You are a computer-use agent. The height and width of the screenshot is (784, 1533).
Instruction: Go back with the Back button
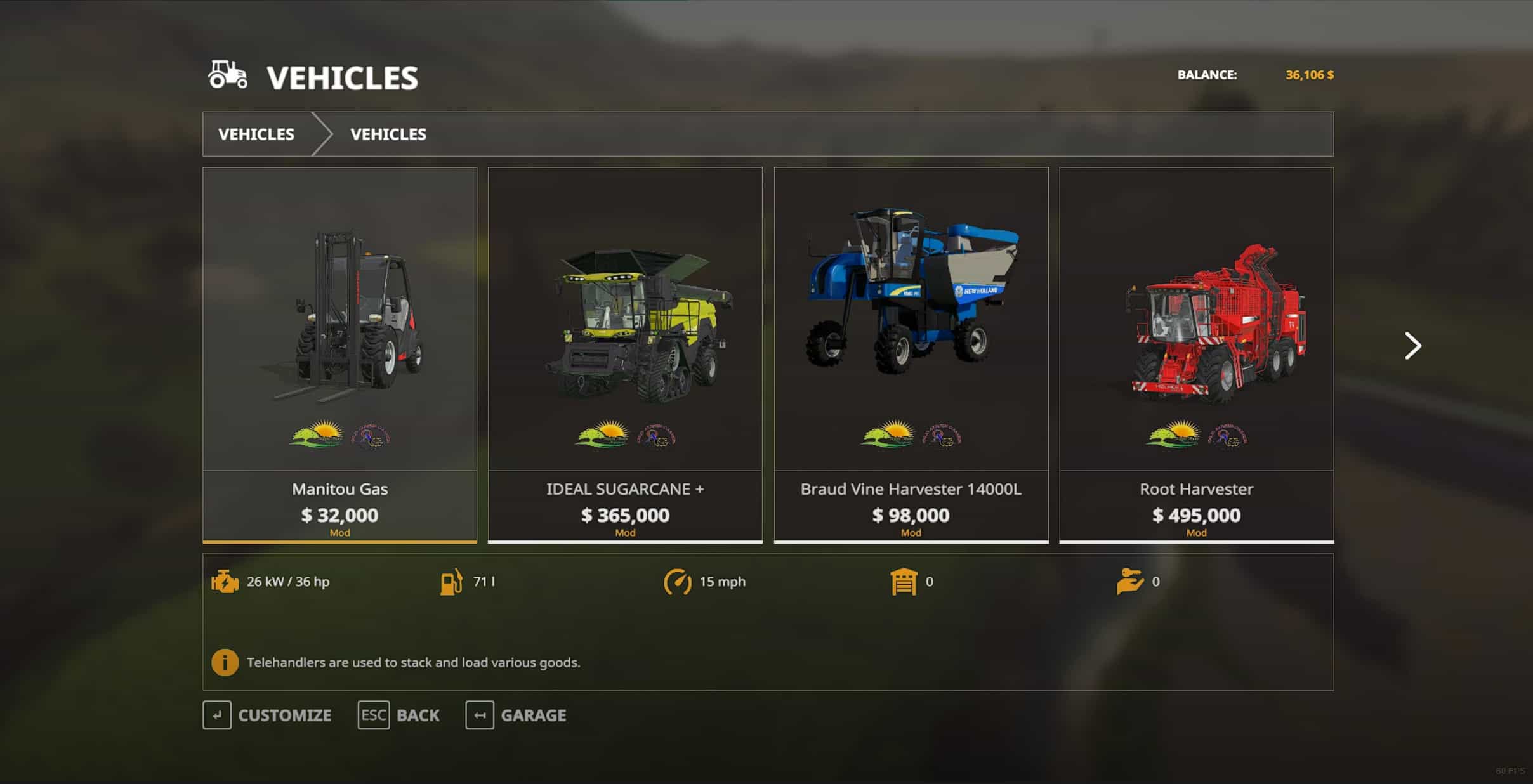398,715
